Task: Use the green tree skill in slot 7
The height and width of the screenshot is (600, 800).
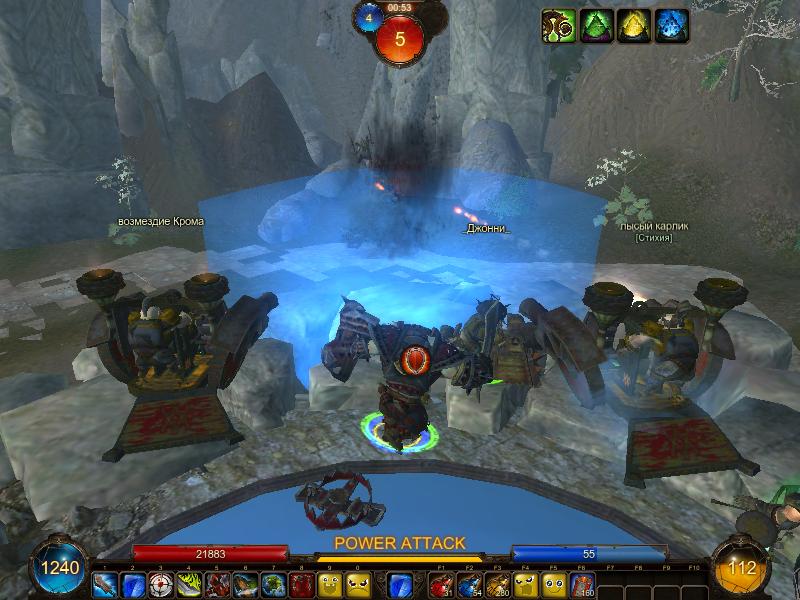Action: tap(273, 584)
